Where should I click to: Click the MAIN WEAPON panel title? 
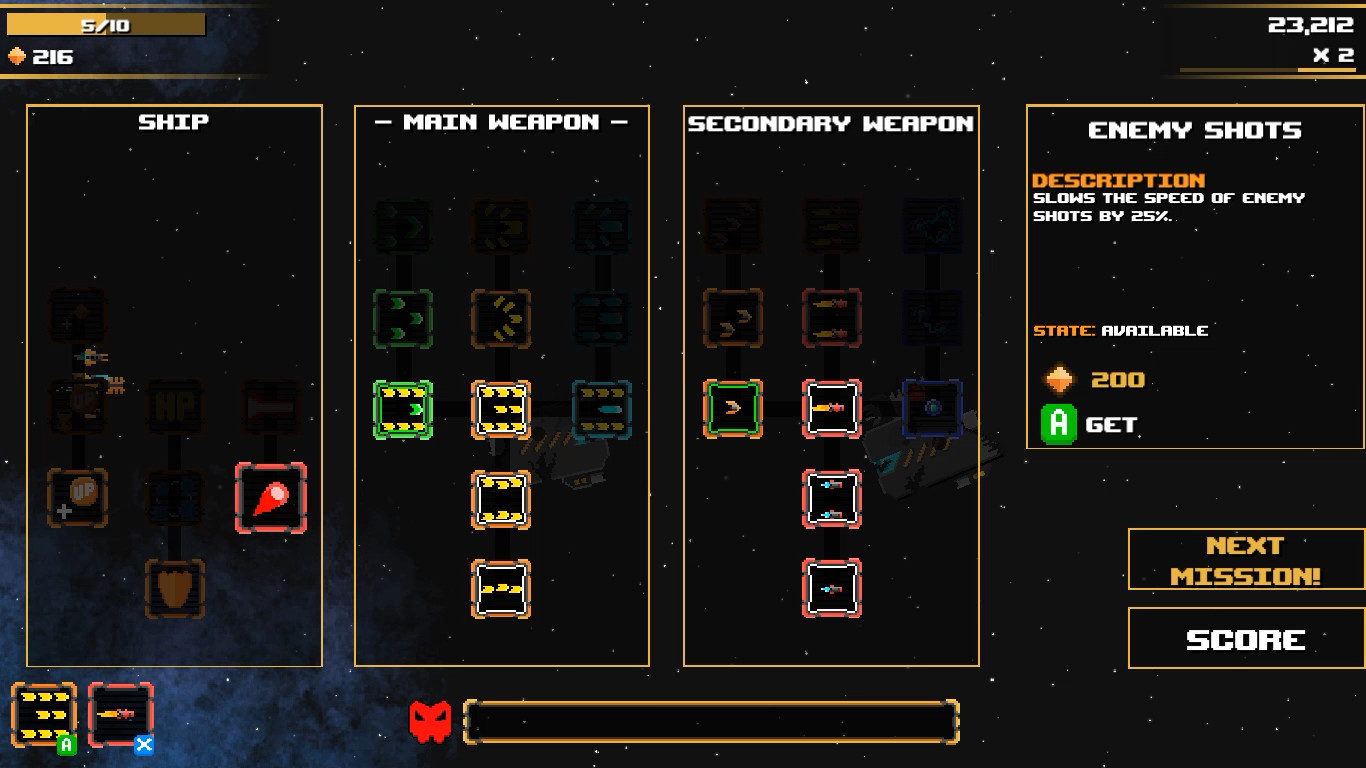coord(502,122)
